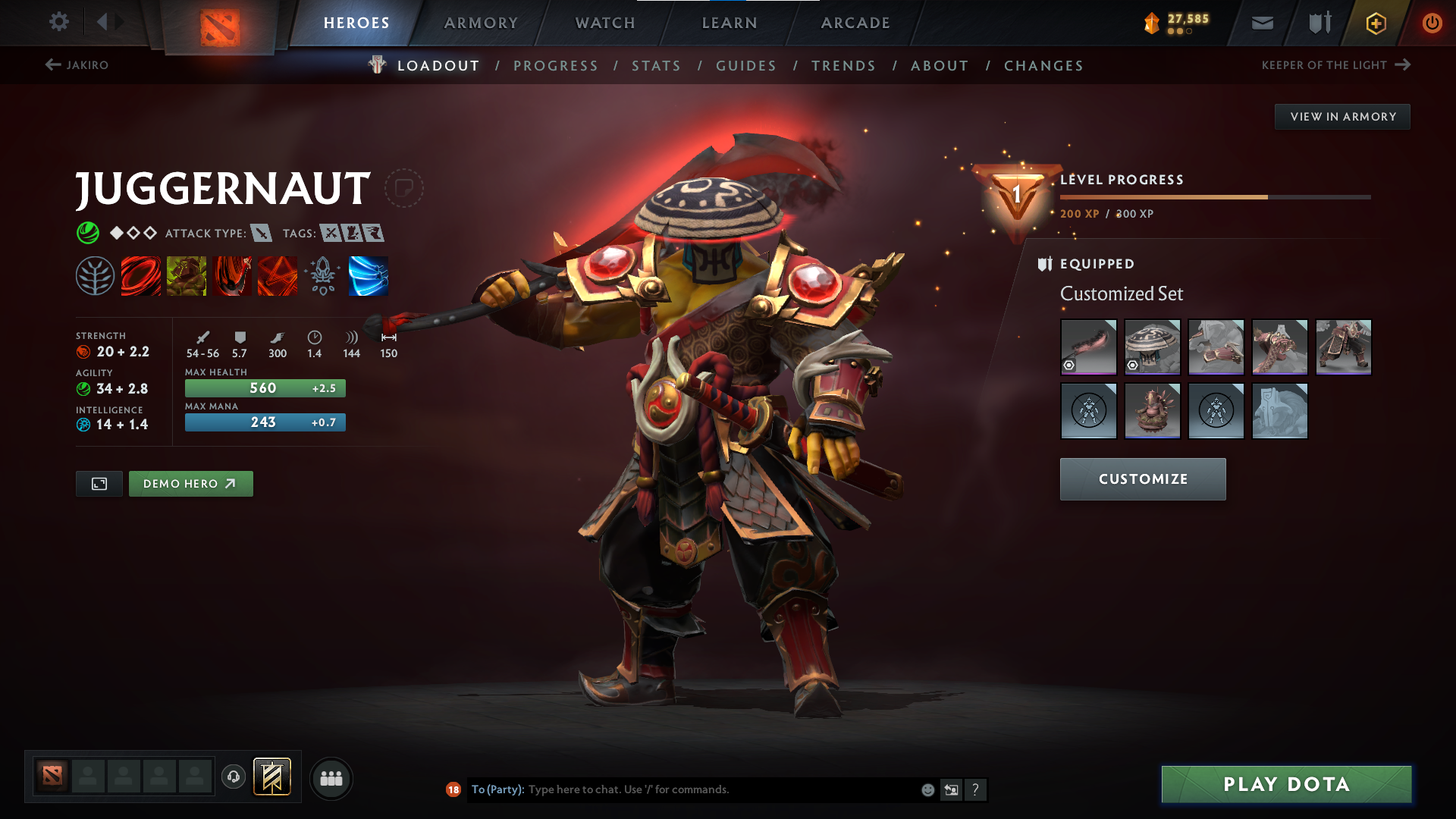The width and height of the screenshot is (1456, 819).
Task: Open the friends list people icon
Action: coord(331,778)
